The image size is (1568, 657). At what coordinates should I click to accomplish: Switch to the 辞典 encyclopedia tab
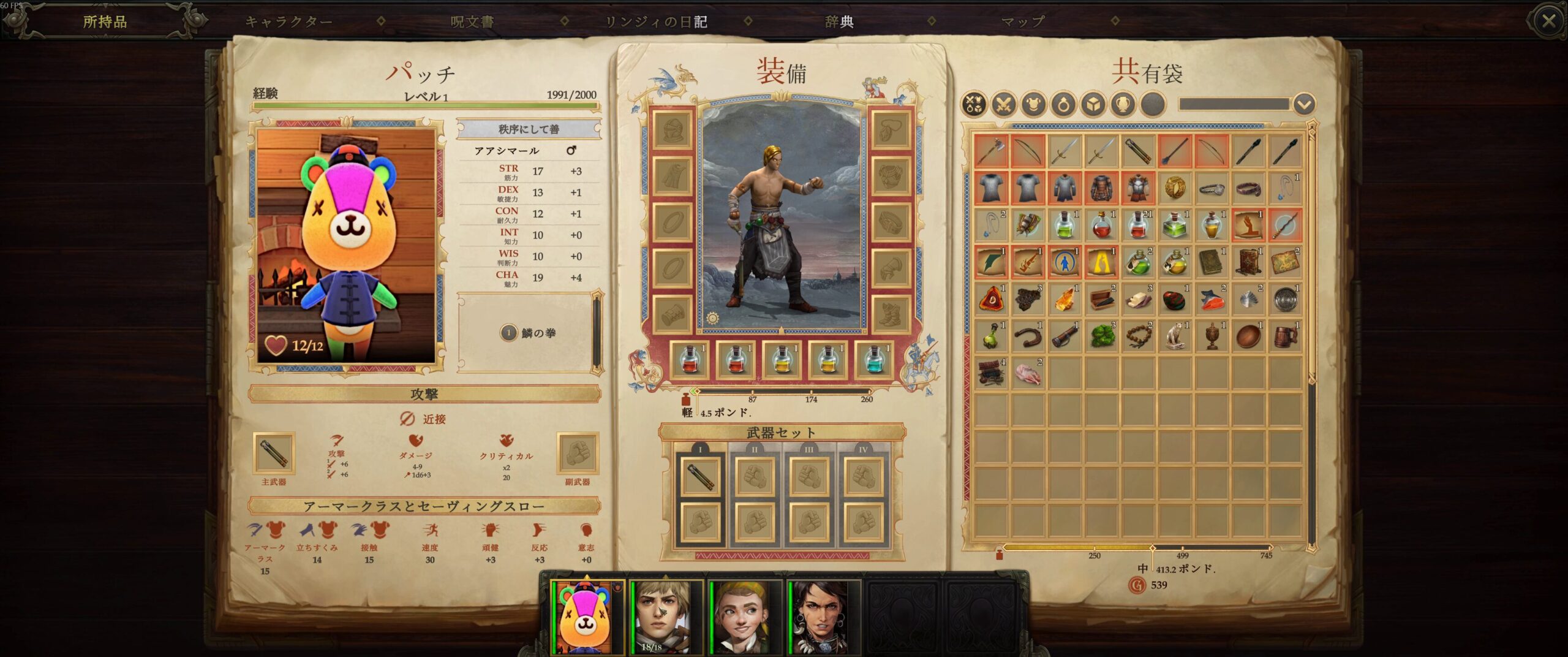point(839,22)
